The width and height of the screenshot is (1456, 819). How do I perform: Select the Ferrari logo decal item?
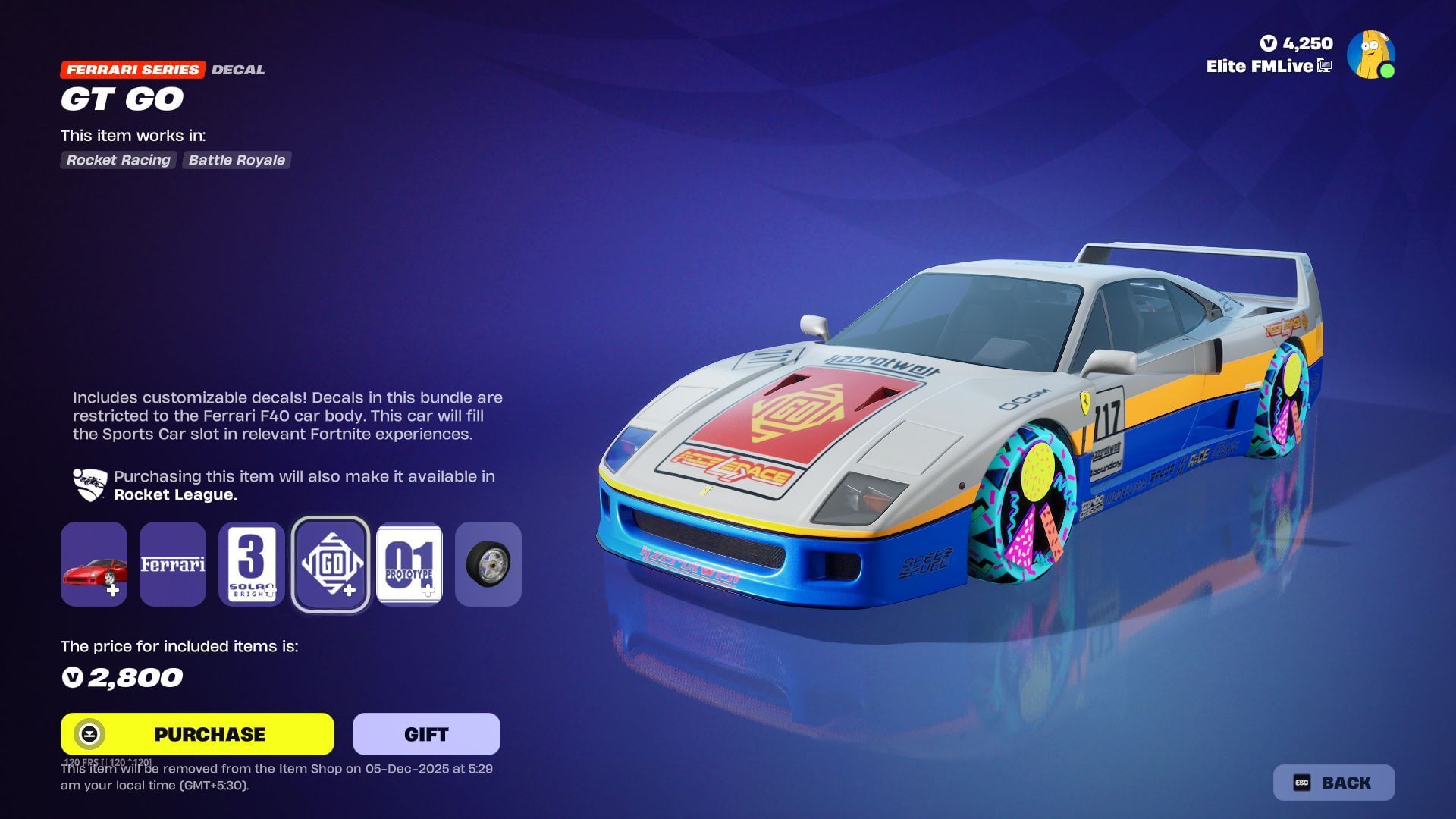(173, 564)
